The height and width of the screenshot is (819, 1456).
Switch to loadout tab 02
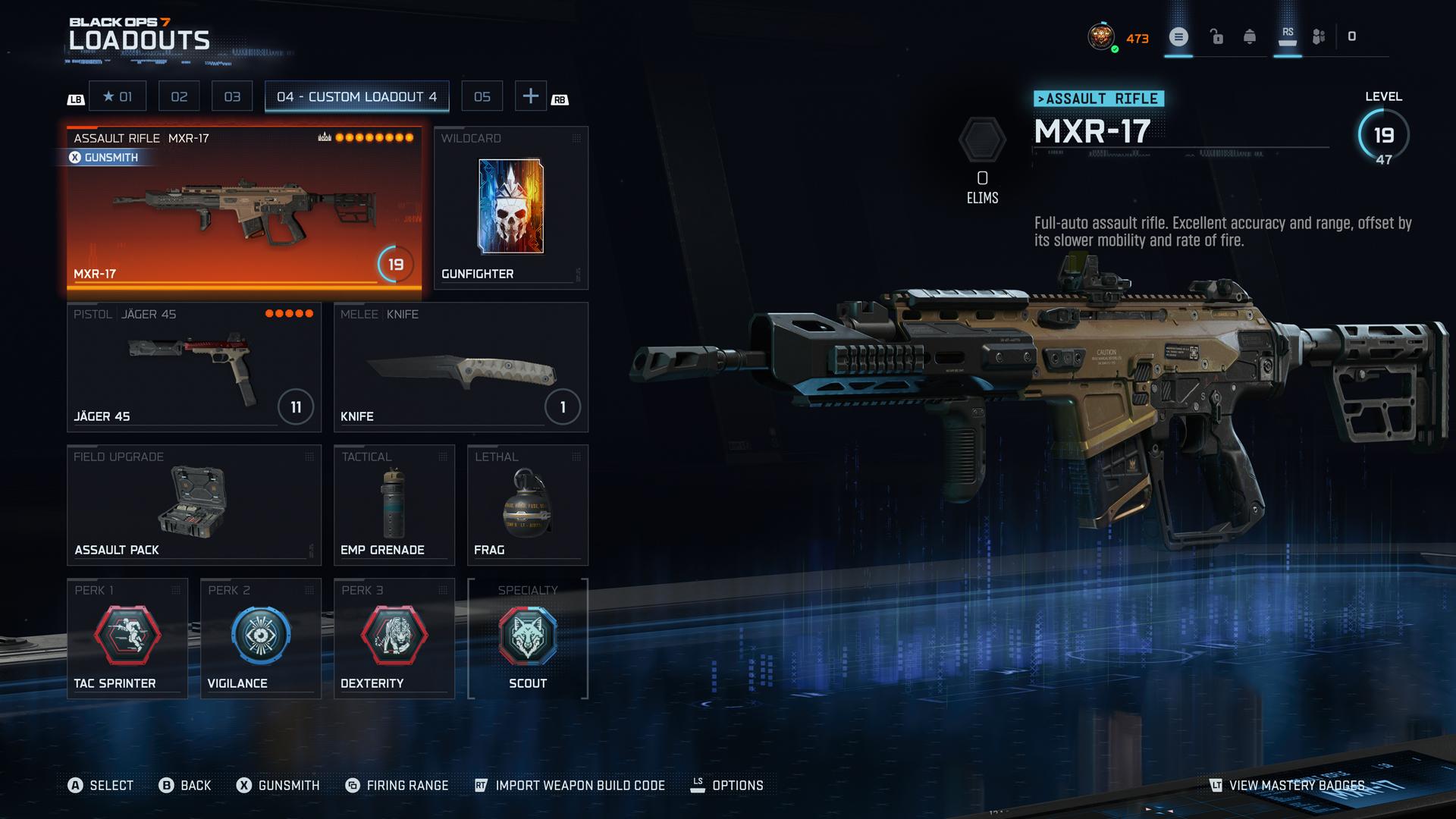[x=179, y=96]
